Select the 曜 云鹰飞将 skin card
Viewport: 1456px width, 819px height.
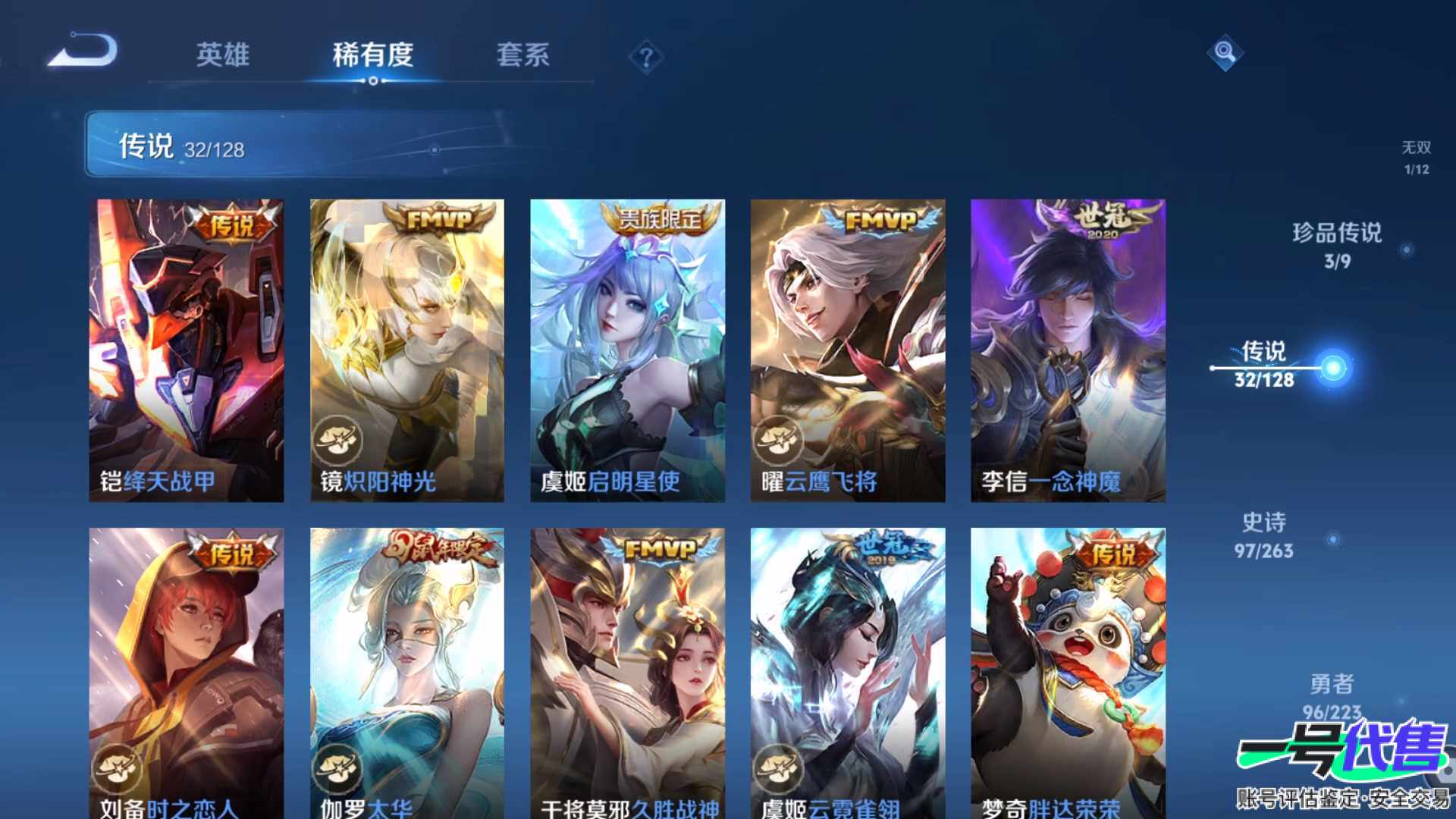click(x=848, y=350)
